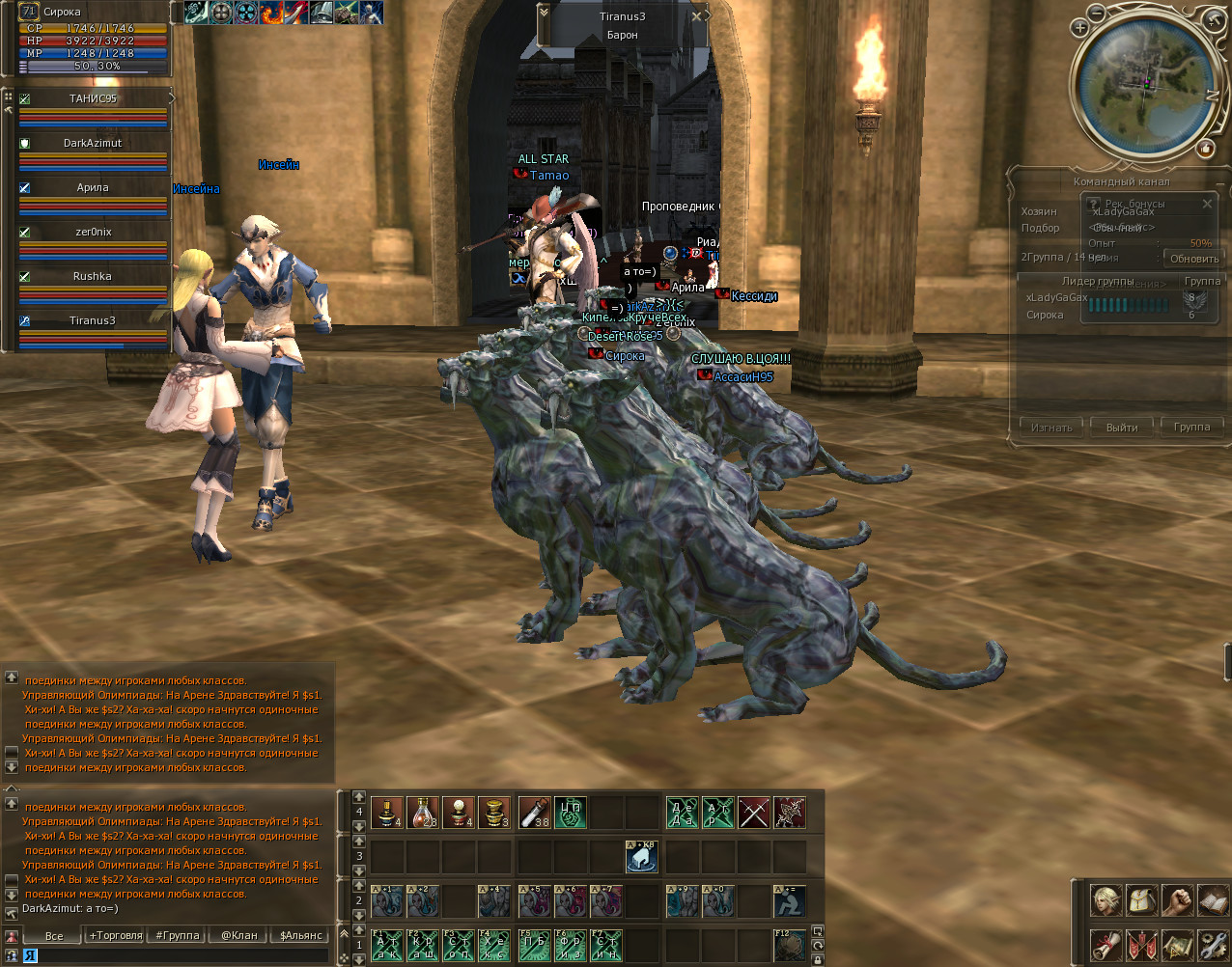Use the crossed swords hotbar skill
This screenshot has width=1232, height=967.
tap(754, 814)
